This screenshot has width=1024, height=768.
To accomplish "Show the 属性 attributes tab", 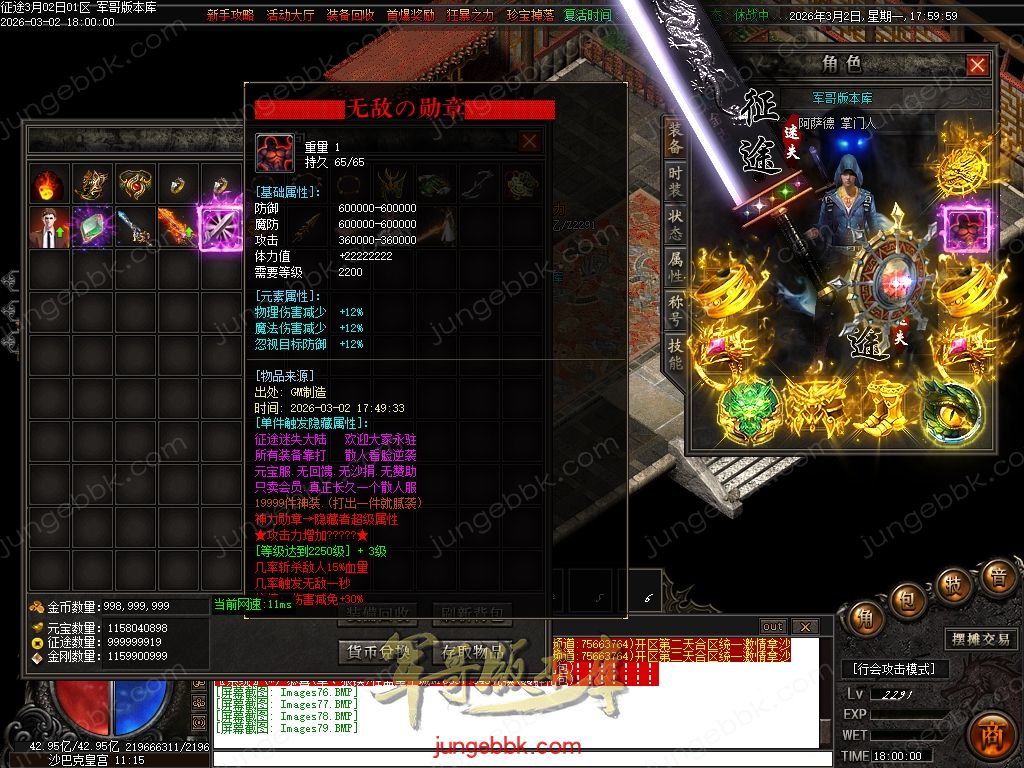I will (x=676, y=265).
